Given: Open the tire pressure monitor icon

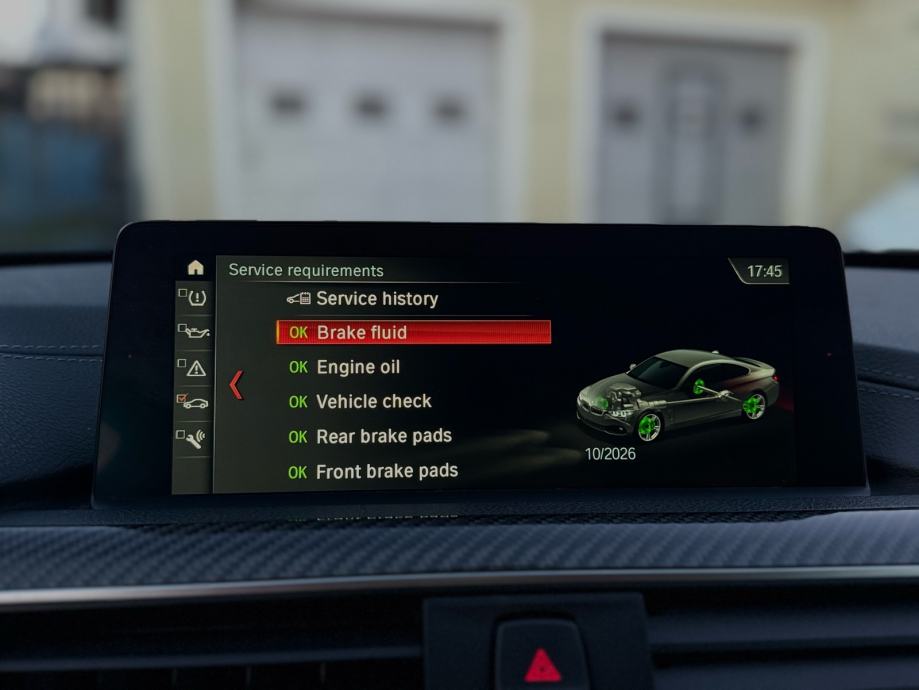Looking at the screenshot, I should [x=195, y=297].
